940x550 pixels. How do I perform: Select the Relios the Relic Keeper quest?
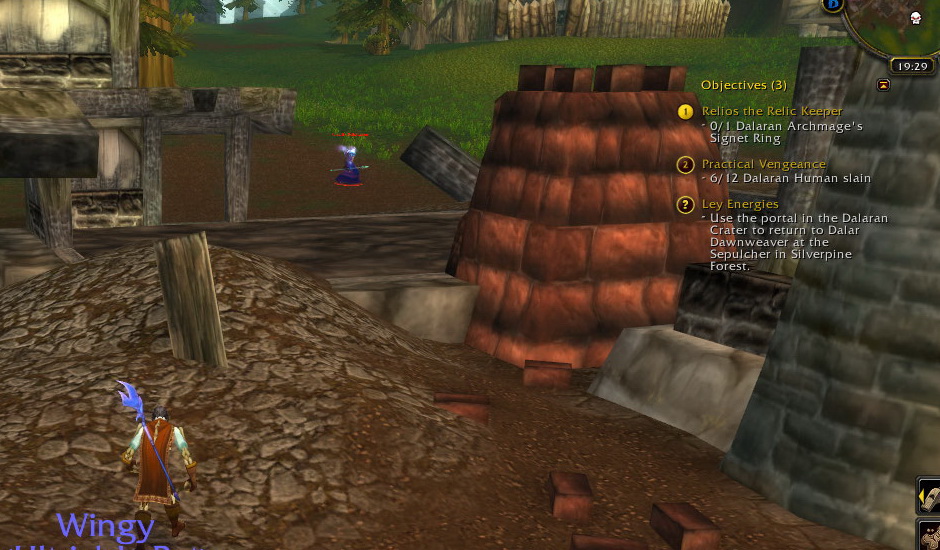772,112
